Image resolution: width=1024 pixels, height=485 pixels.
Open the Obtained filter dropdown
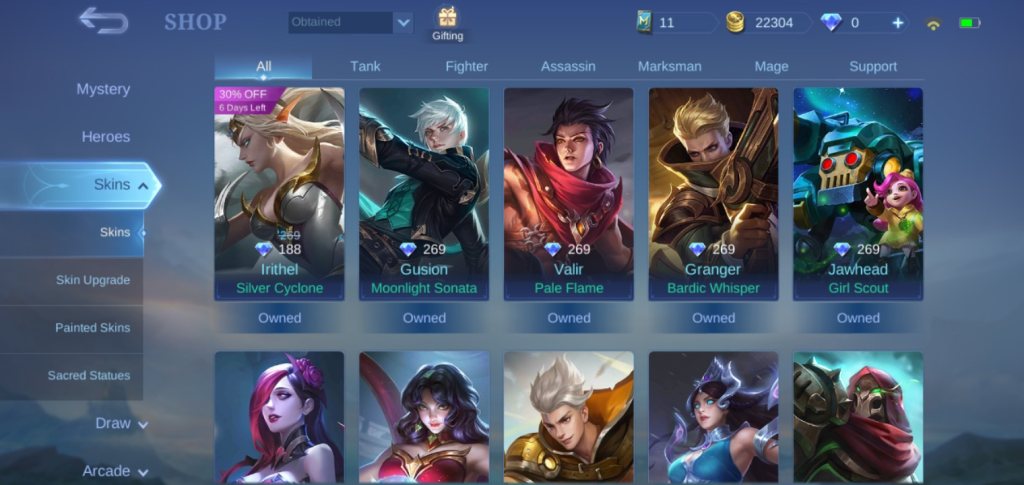(351, 22)
